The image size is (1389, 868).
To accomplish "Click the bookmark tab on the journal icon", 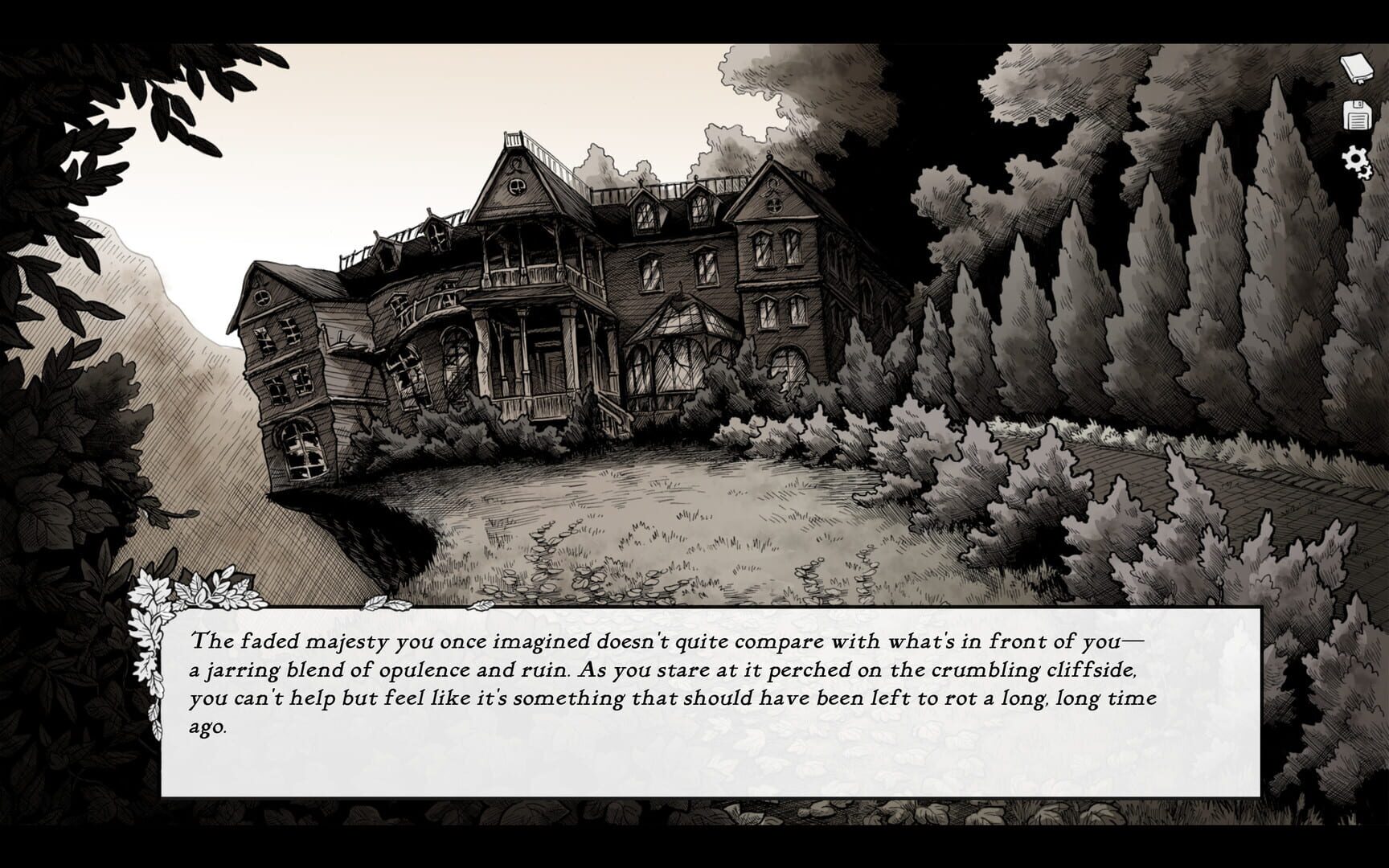I will point(1360,80).
